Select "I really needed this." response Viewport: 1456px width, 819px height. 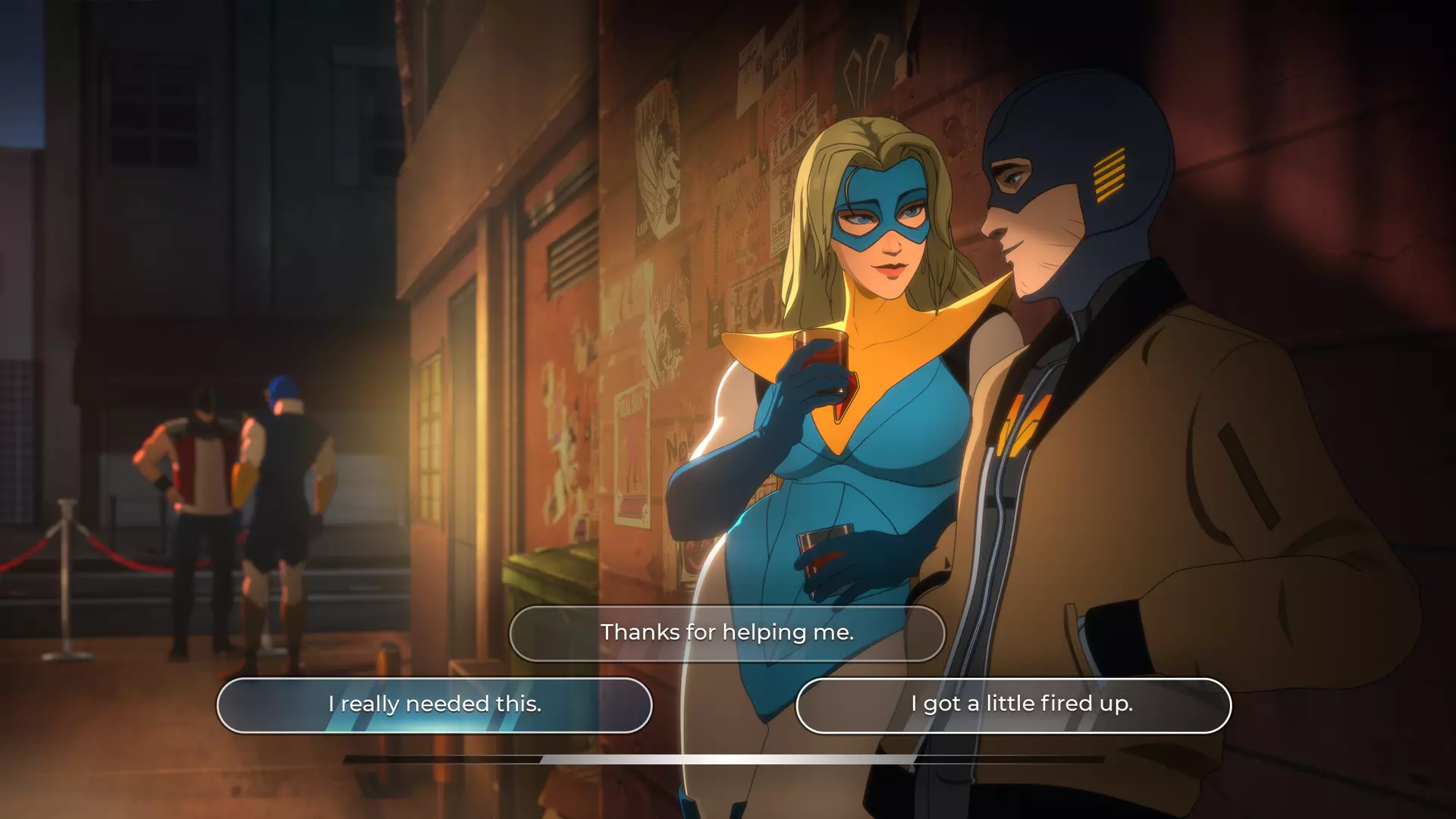(x=435, y=704)
